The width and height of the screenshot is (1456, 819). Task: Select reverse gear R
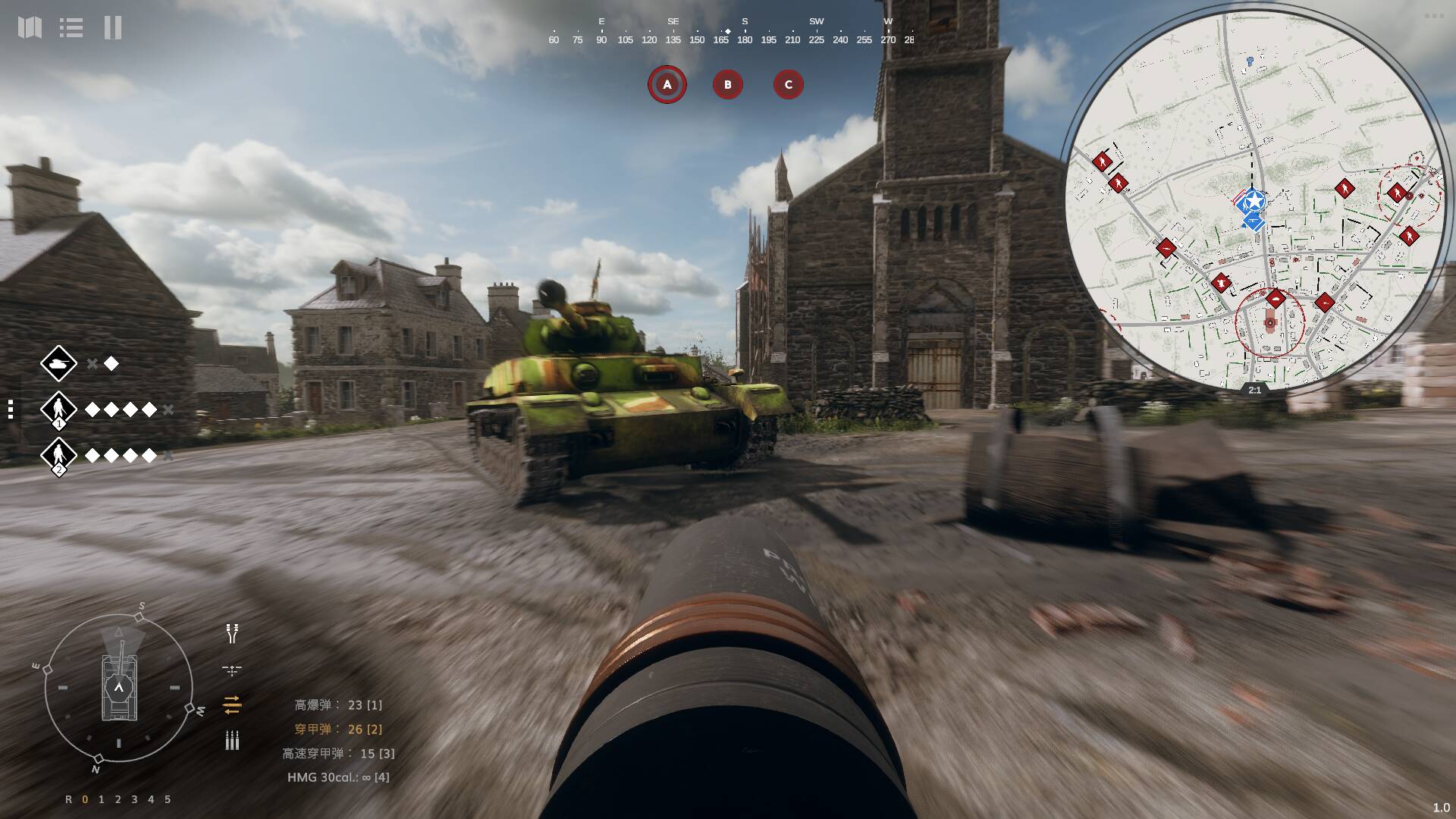tap(69, 799)
